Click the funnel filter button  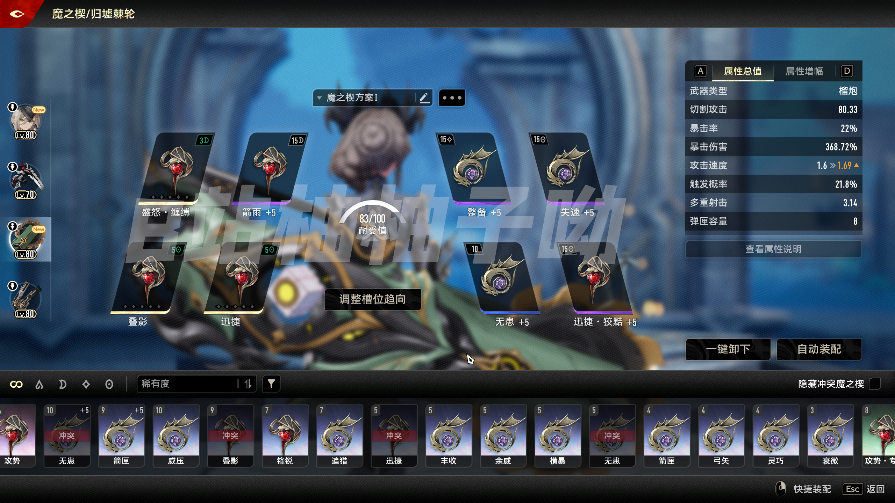pyautogui.click(x=271, y=383)
